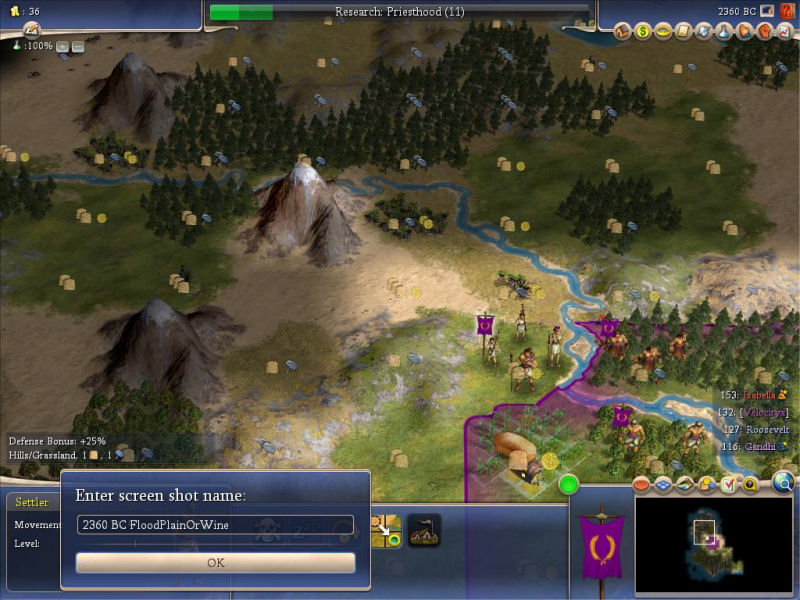
Task: Confirm the screenshot name with OK
Action: point(215,563)
